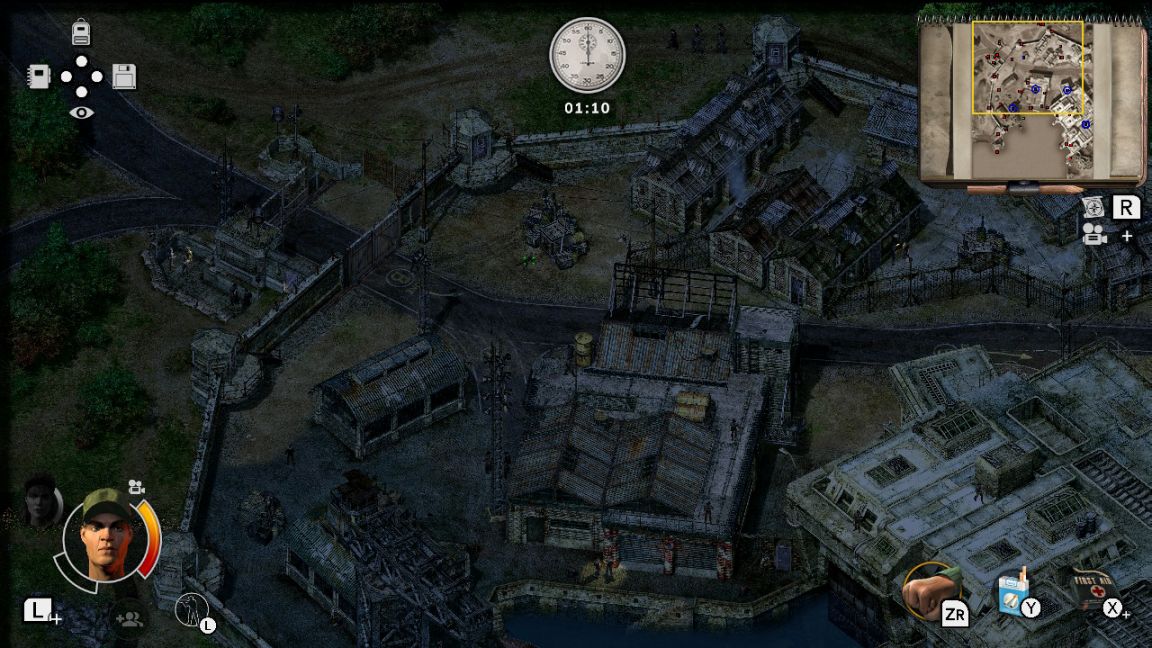Click the camera icon above the portrait
This screenshot has height=648, width=1152.
(x=136, y=487)
